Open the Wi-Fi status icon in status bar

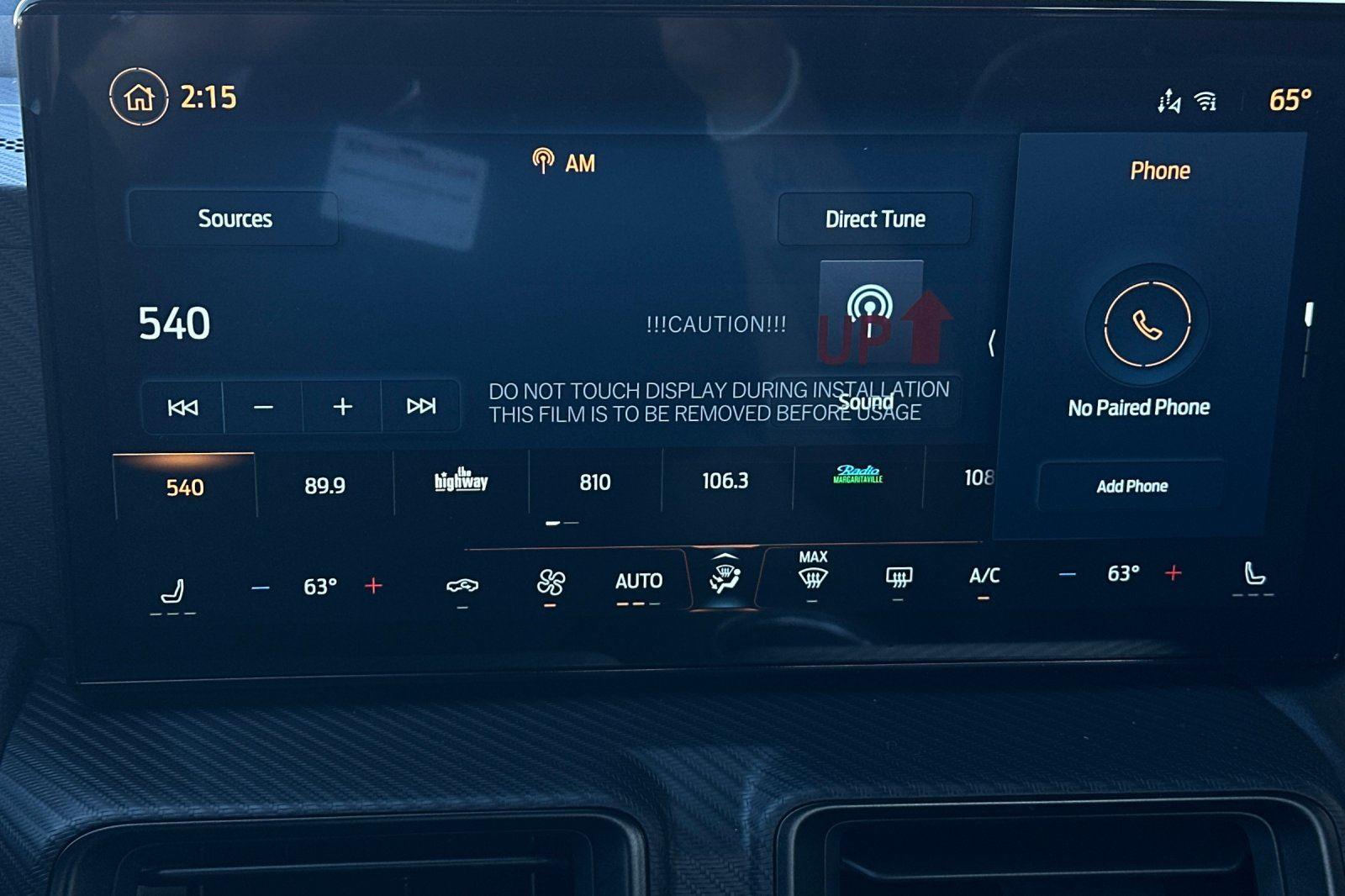(1208, 100)
